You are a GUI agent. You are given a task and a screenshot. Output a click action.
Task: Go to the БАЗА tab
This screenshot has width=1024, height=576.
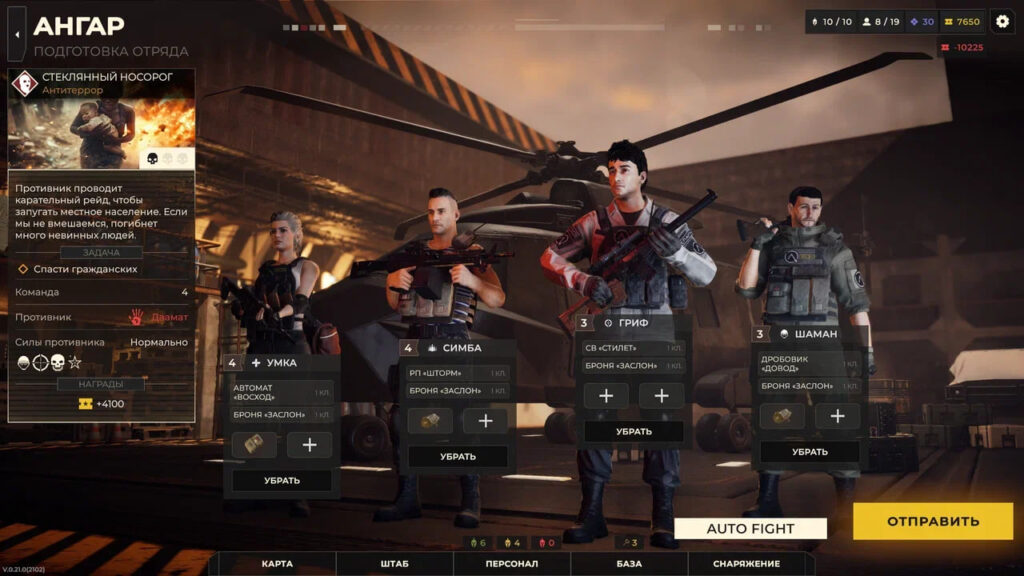point(629,564)
